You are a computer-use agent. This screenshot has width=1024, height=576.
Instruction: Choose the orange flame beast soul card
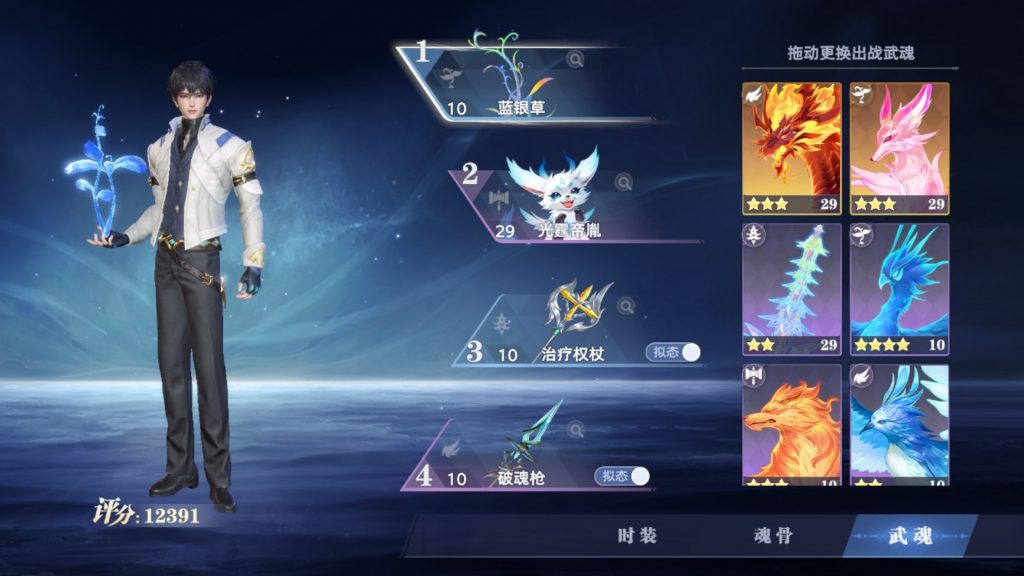pos(792,425)
